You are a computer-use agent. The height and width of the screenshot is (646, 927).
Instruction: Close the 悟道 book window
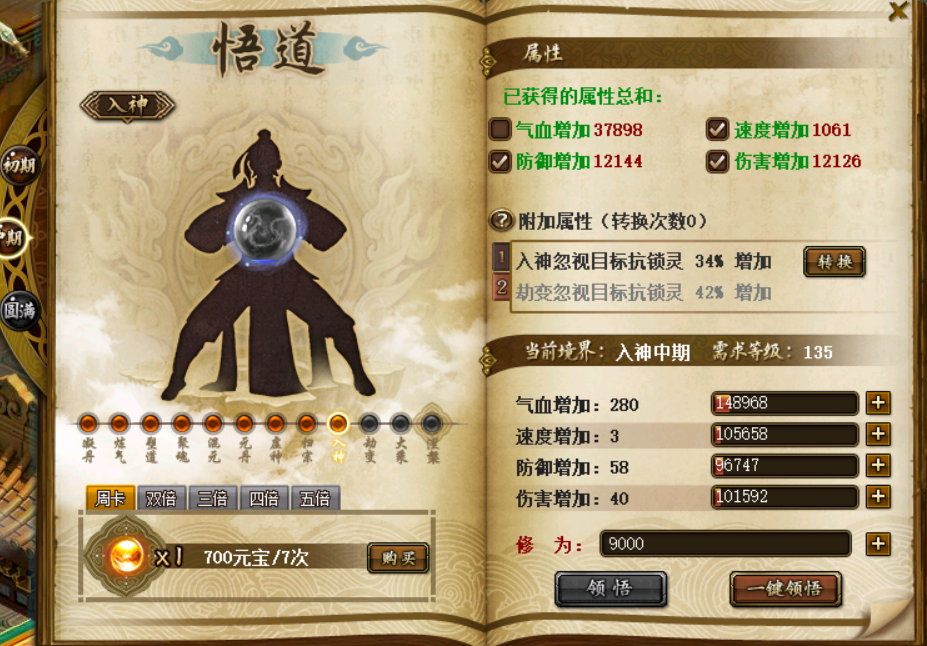(x=899, y=11)
